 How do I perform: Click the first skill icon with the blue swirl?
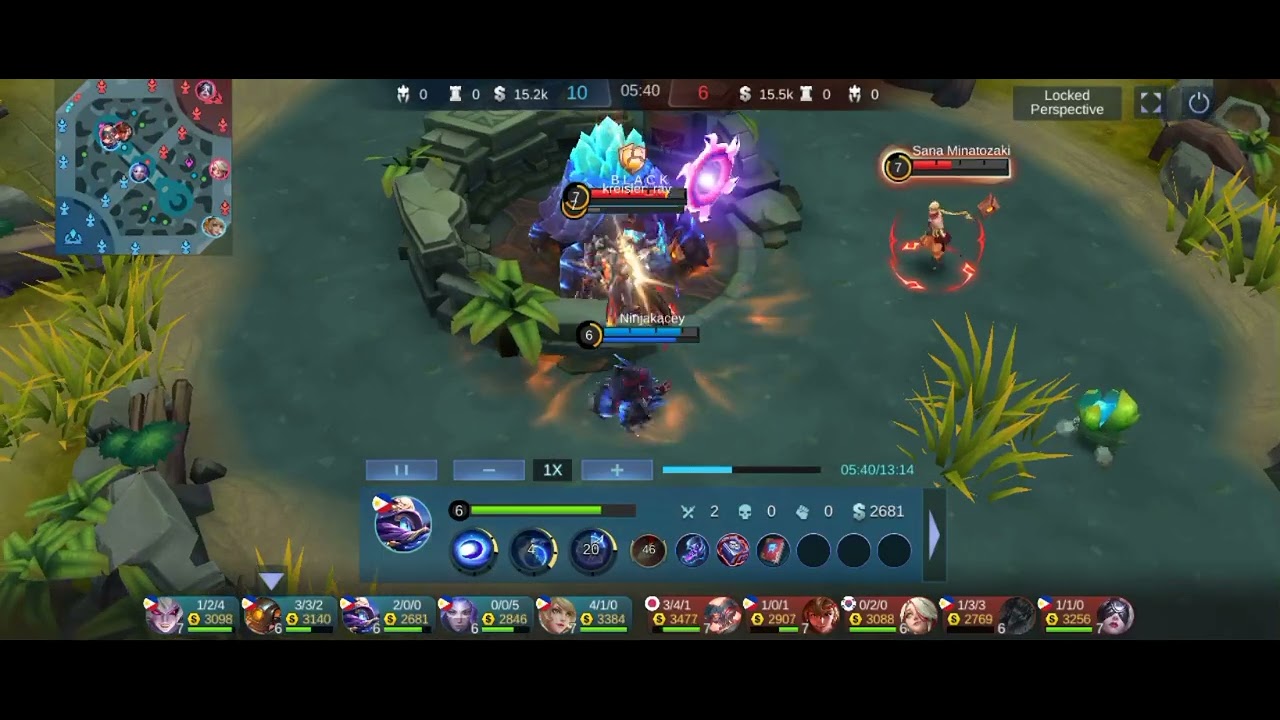tap(473, 550)
